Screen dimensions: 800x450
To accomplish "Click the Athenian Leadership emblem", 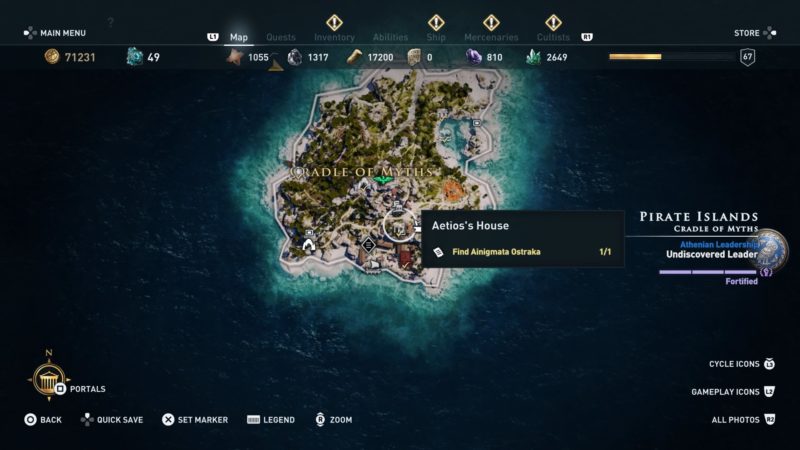I will click(772, 250).
